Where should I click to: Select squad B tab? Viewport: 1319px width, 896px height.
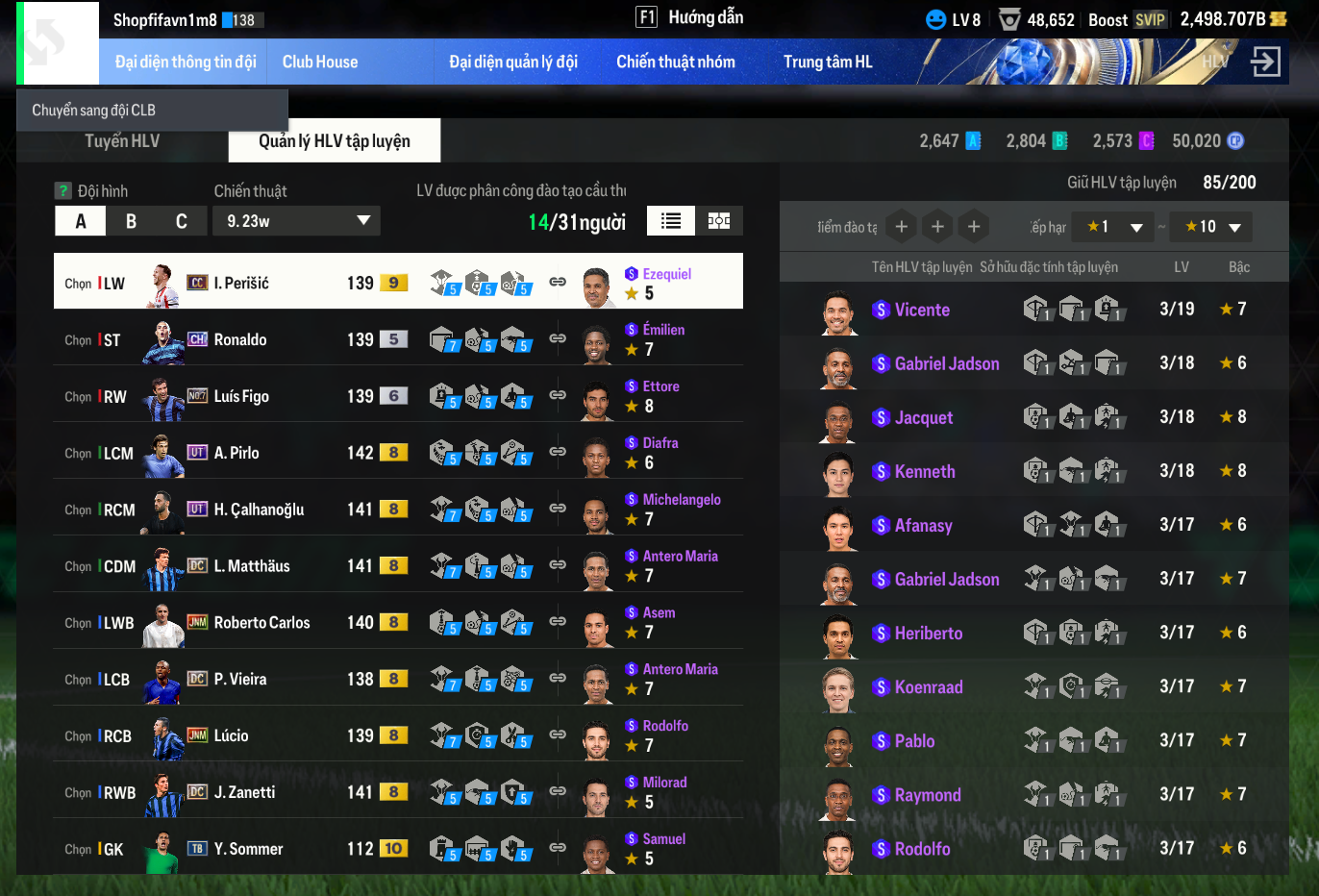point(131,221)
